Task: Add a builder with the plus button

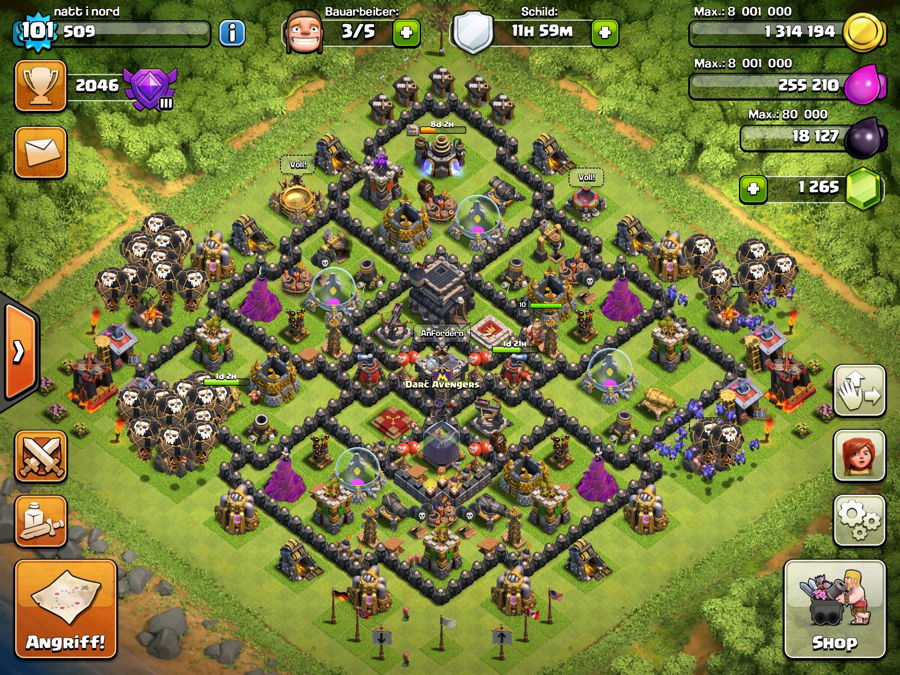Action: tap(407, 33)
